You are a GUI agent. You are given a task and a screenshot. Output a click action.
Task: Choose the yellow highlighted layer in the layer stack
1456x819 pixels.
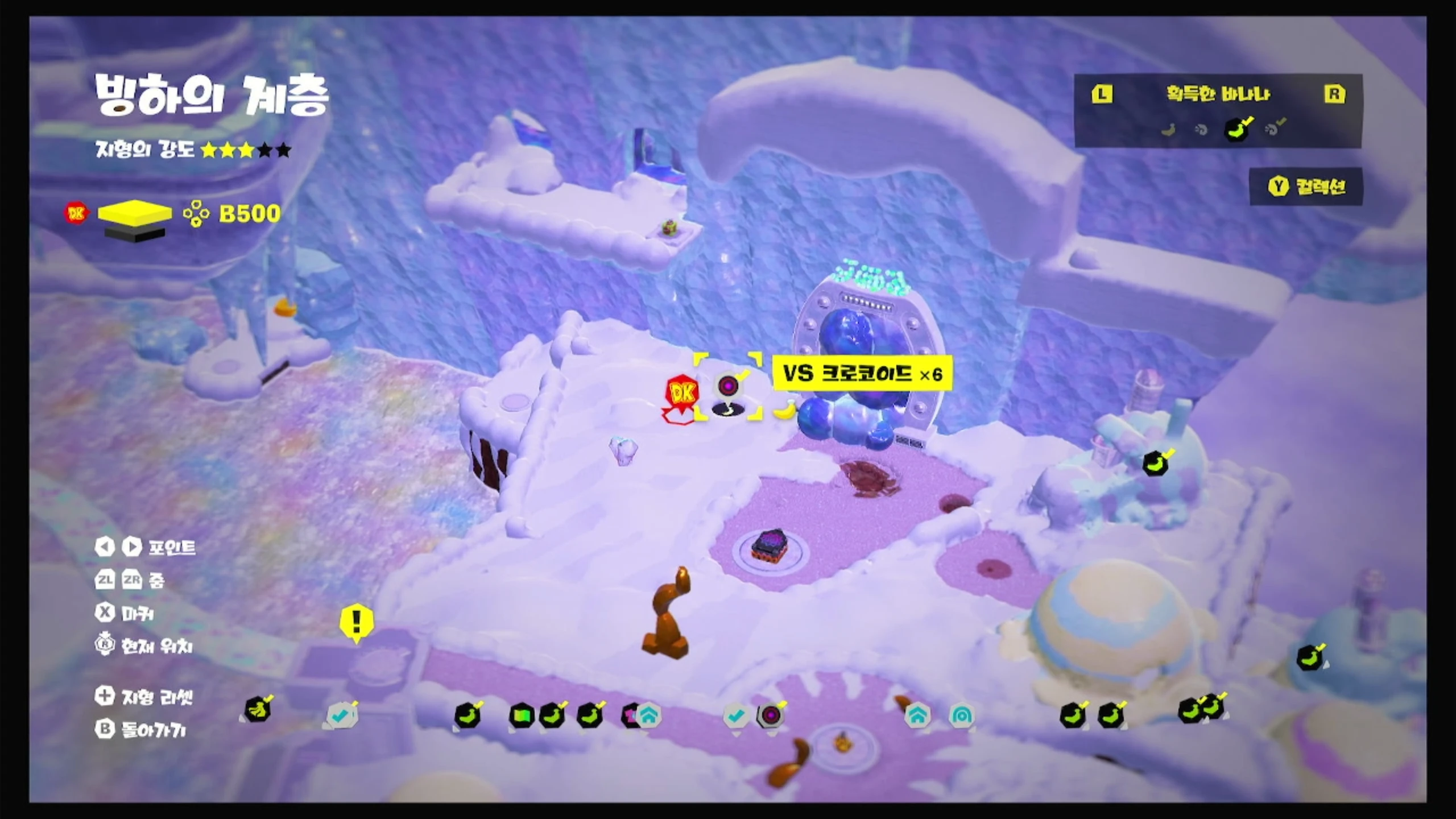135,212
